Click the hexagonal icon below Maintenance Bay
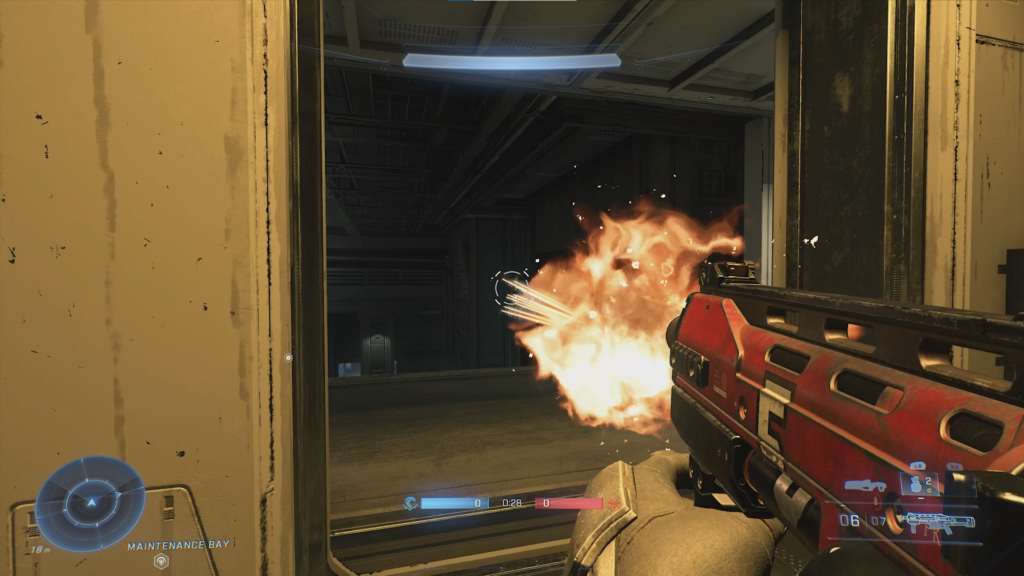Screen dimensions: 1024x576 pyautogui.click(x=159, y=561)
